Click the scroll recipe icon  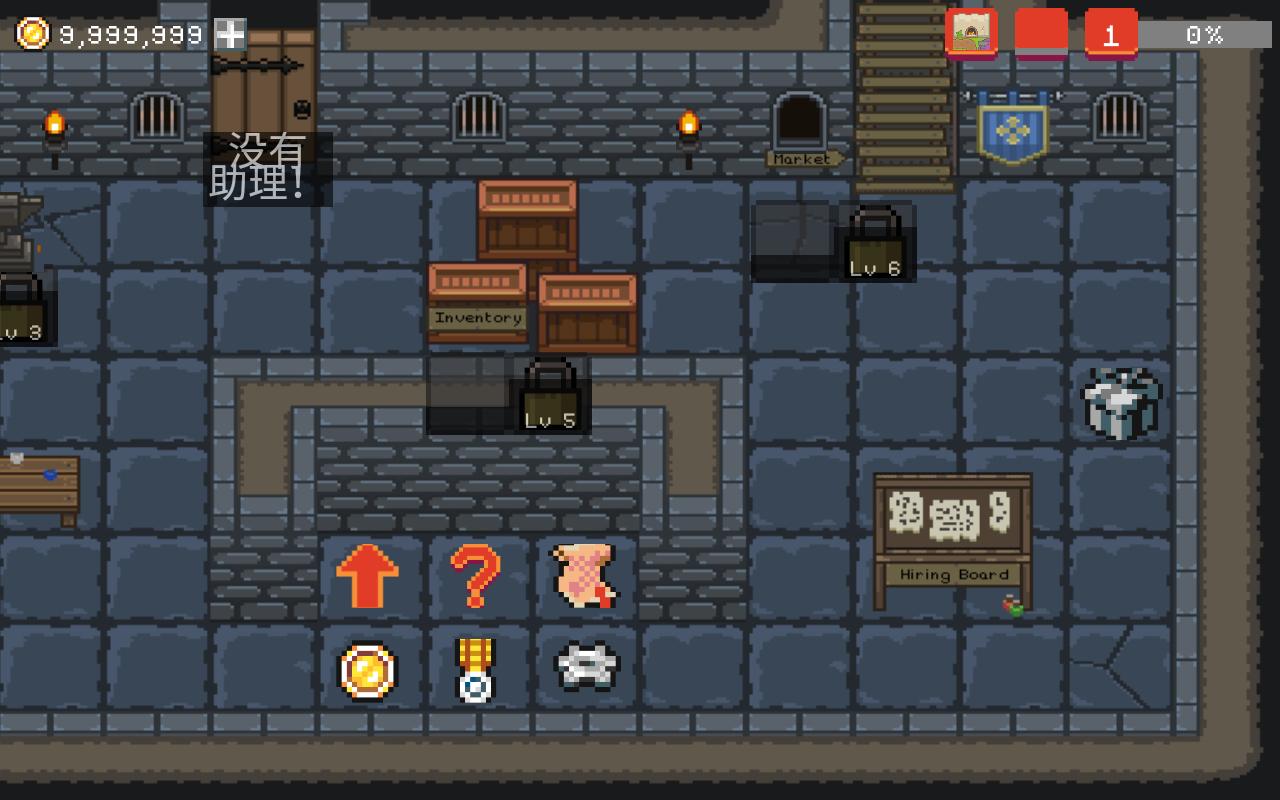pyautogui.click(x=584, y=576)
